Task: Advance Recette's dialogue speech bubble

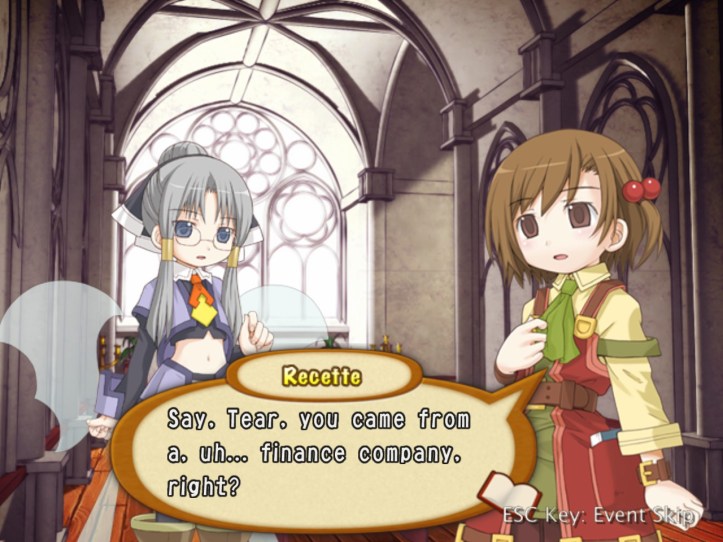Action: [x=320, y=450]
